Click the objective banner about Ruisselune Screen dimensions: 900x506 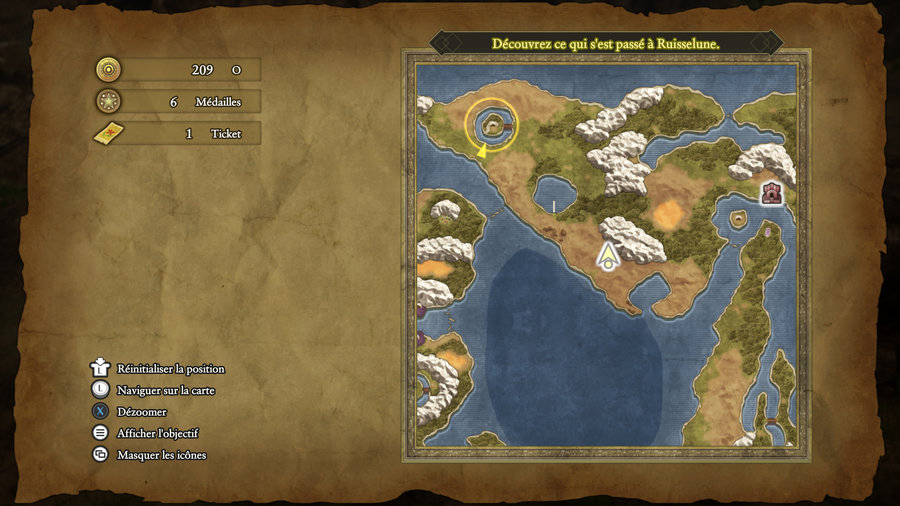coord(606,44)
